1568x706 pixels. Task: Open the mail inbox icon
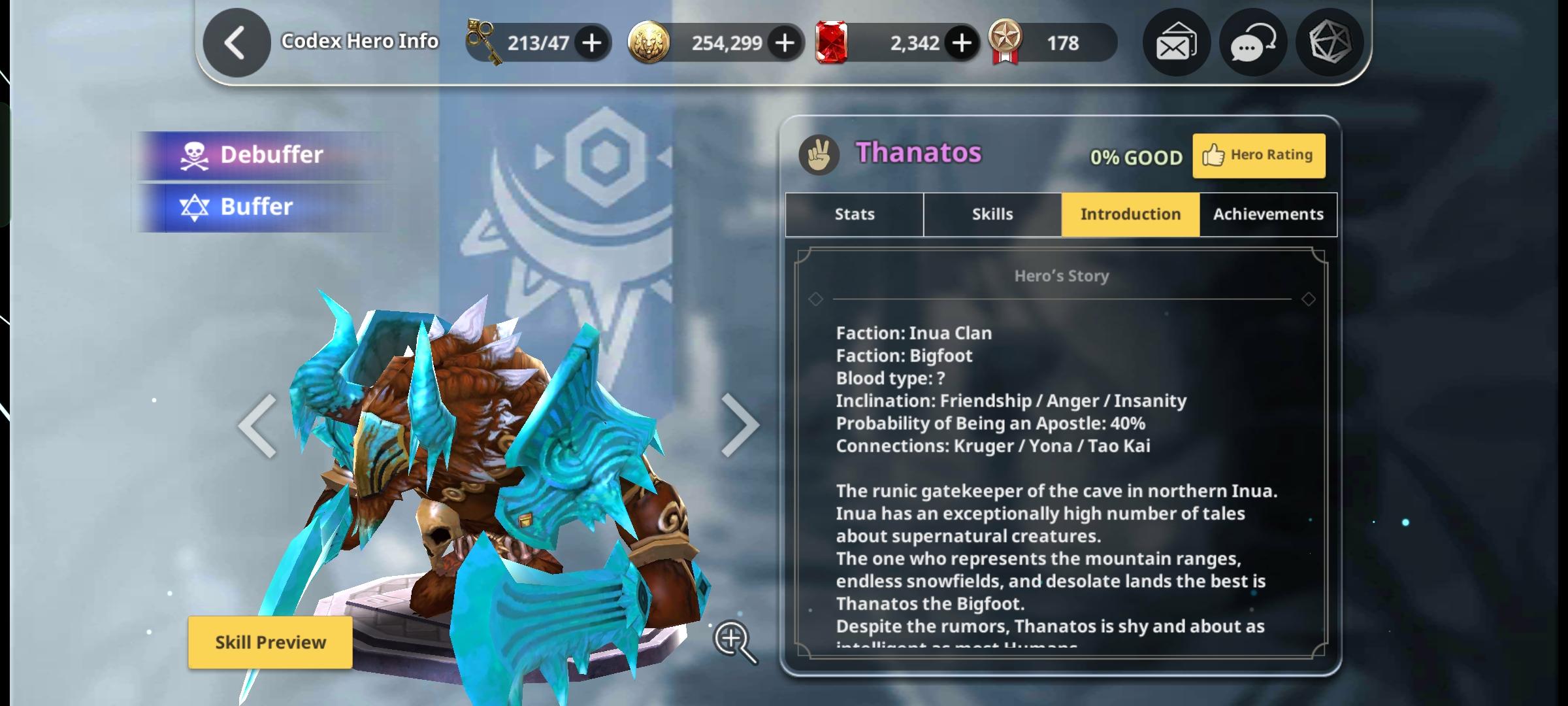pos(1174,42)
